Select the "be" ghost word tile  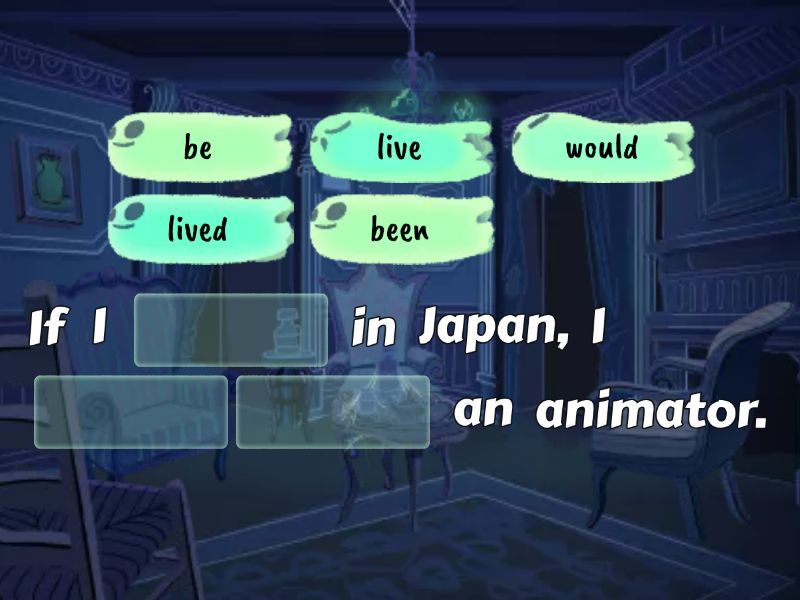pyautogui.click(x=199, y=148)
